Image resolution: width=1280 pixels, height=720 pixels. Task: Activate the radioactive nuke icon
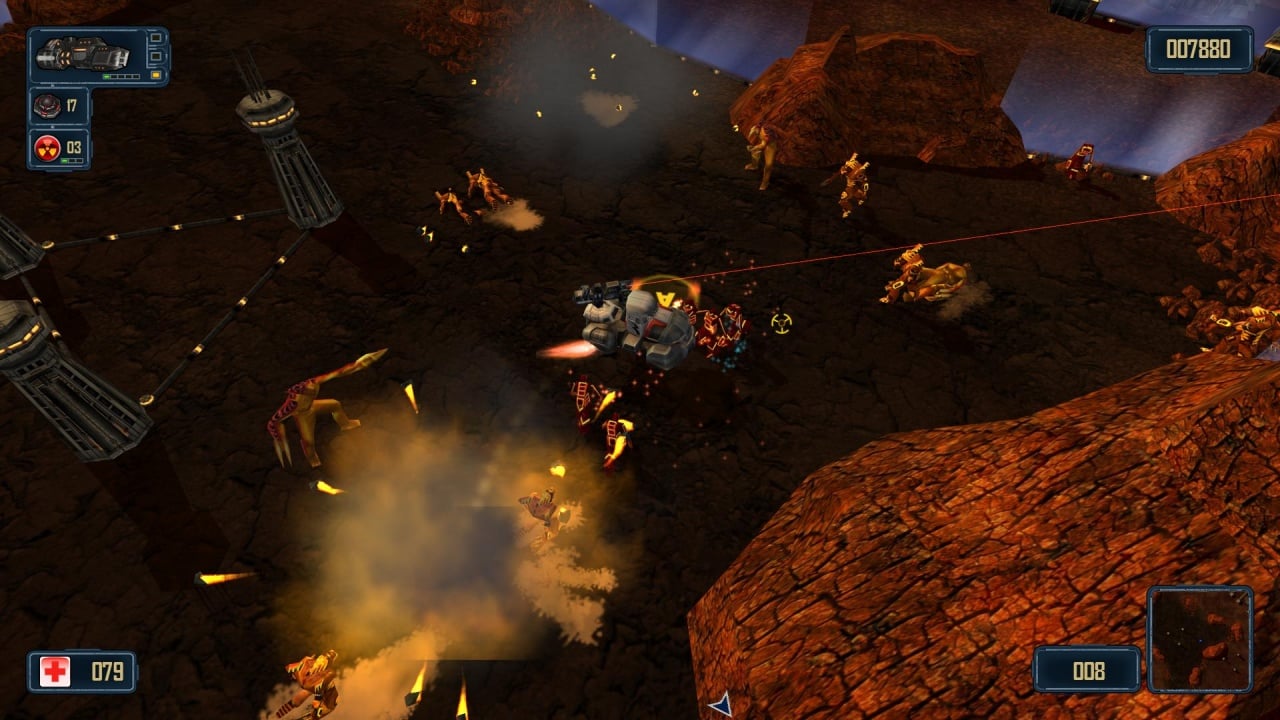click(x=47, y=148)
